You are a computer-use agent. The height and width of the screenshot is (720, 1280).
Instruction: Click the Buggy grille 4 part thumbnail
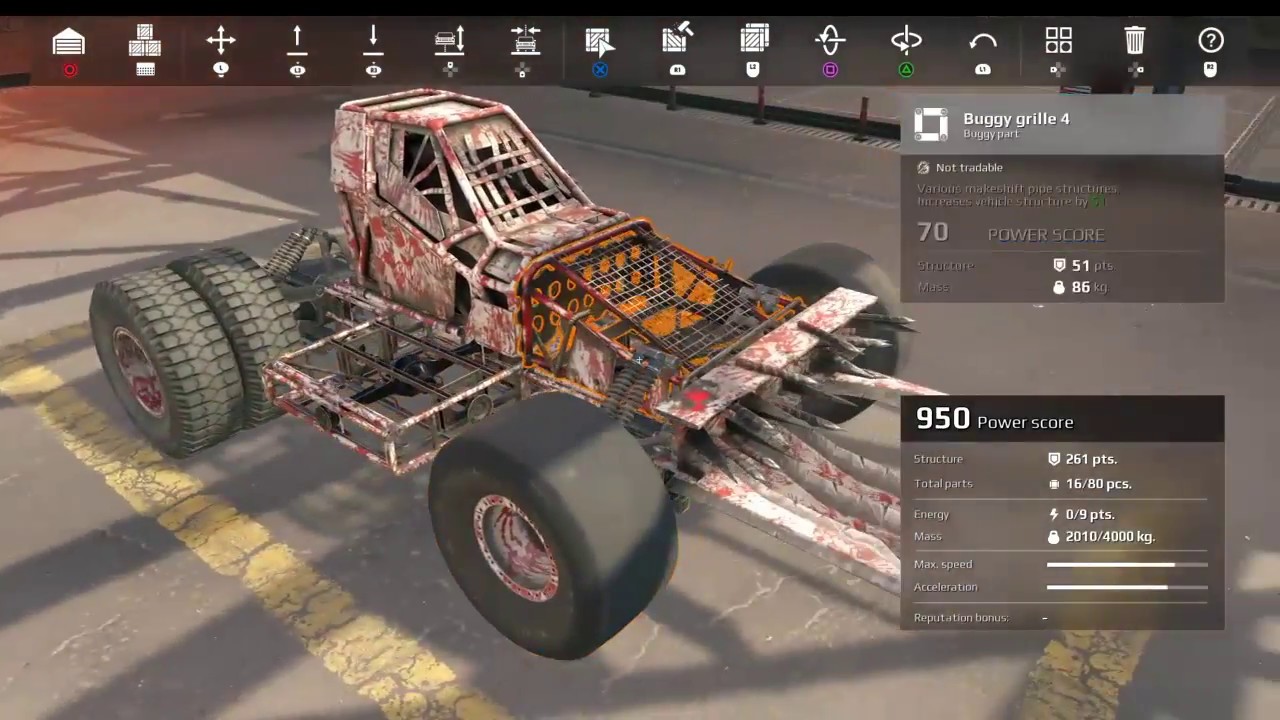click(x=931, y=124)
